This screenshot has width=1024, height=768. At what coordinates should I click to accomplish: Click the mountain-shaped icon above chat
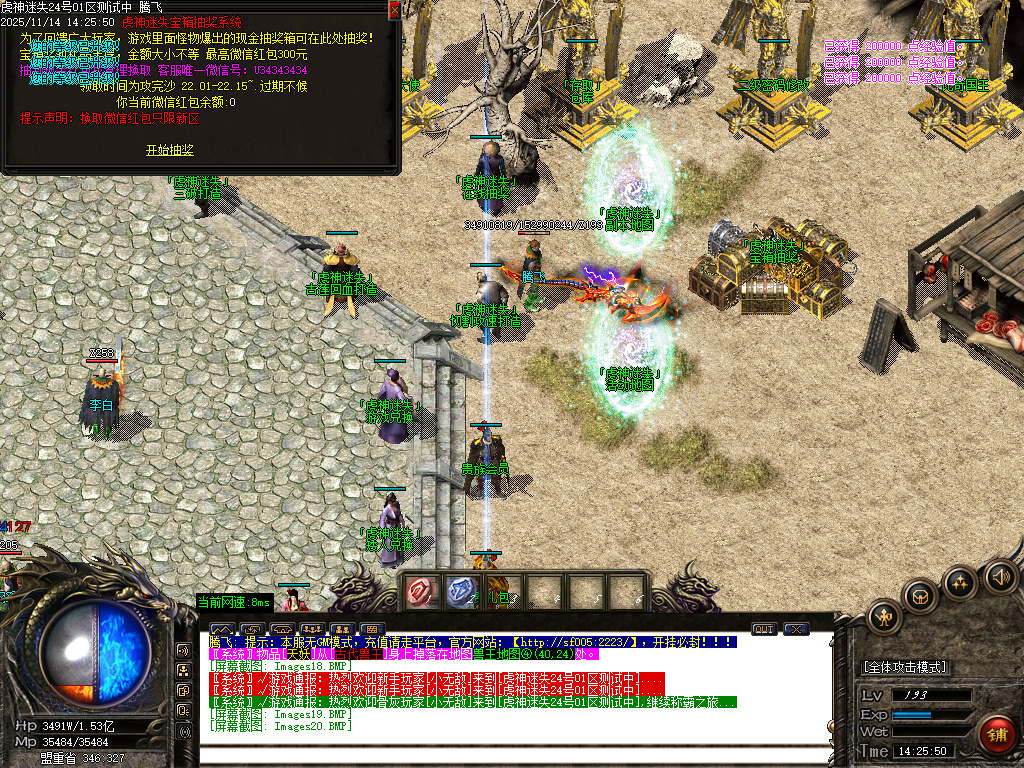point(221,630)
